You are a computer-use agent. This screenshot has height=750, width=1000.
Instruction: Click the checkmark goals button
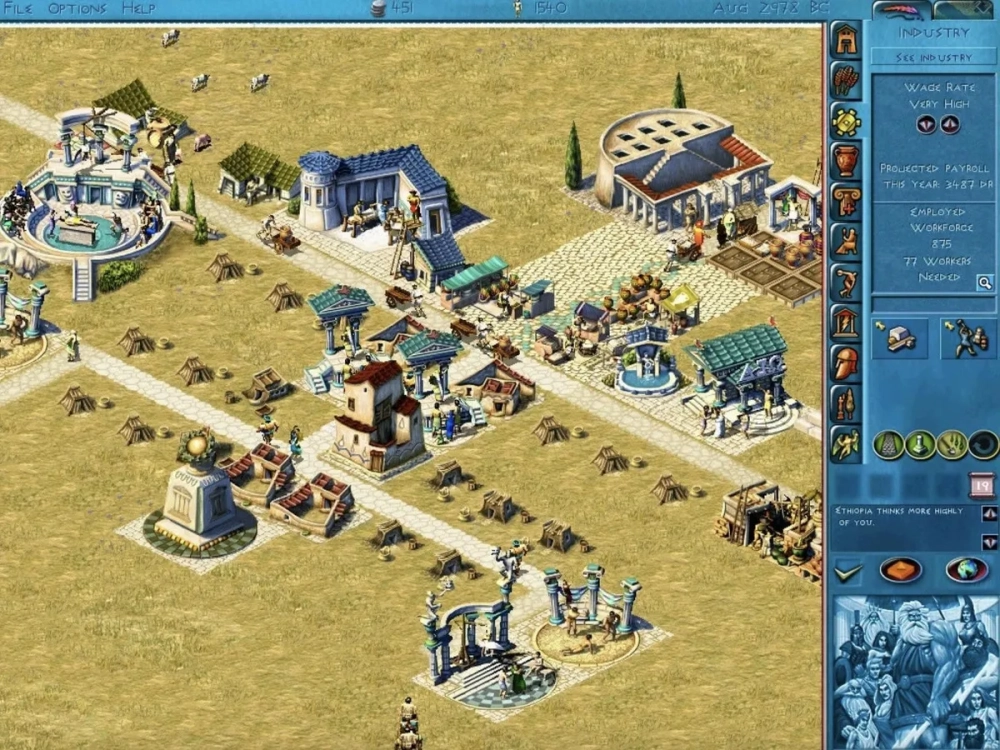tap(848, 571)
